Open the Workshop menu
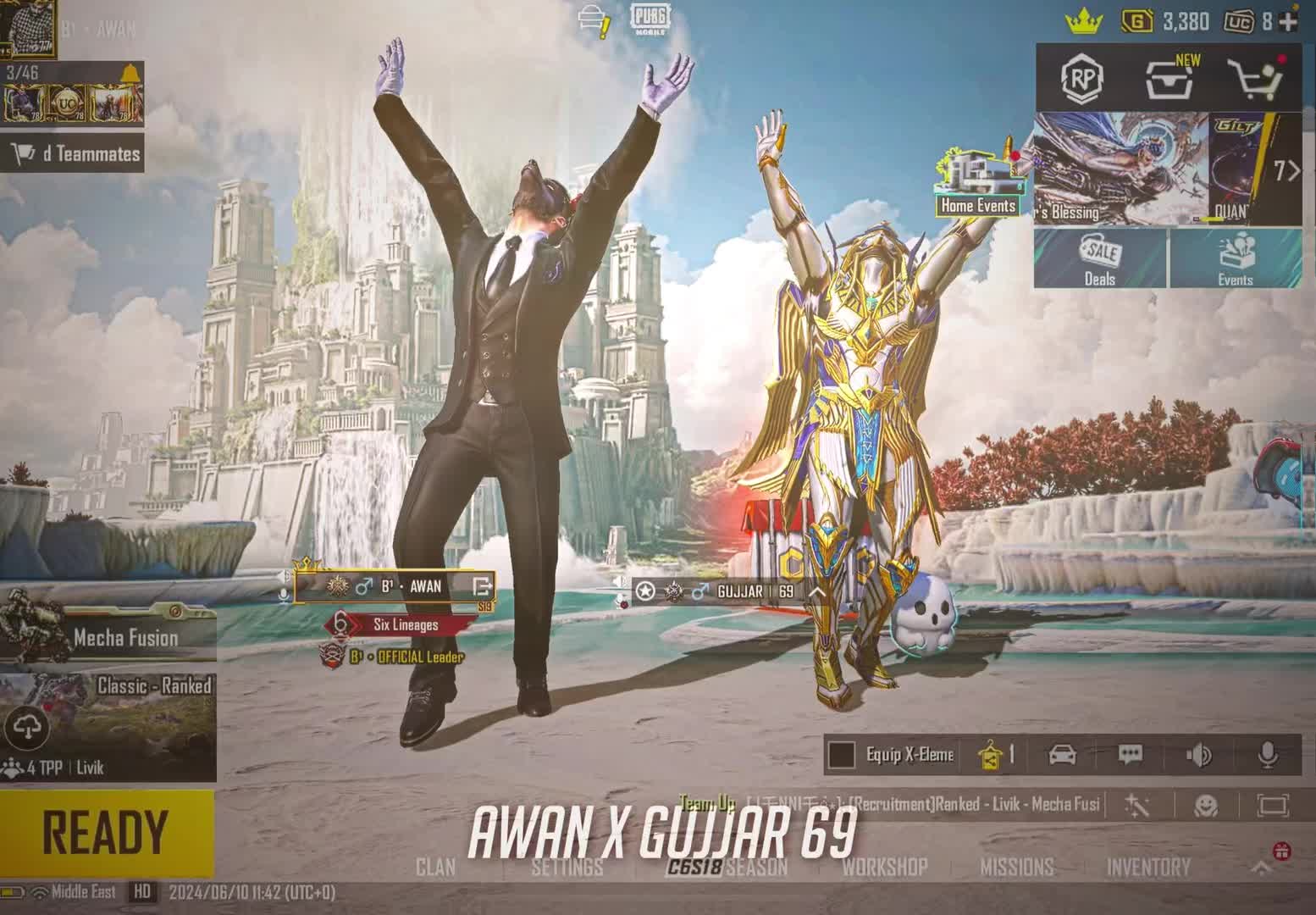The height and width of the screenshot is (915, 1316). click(884, 867)
